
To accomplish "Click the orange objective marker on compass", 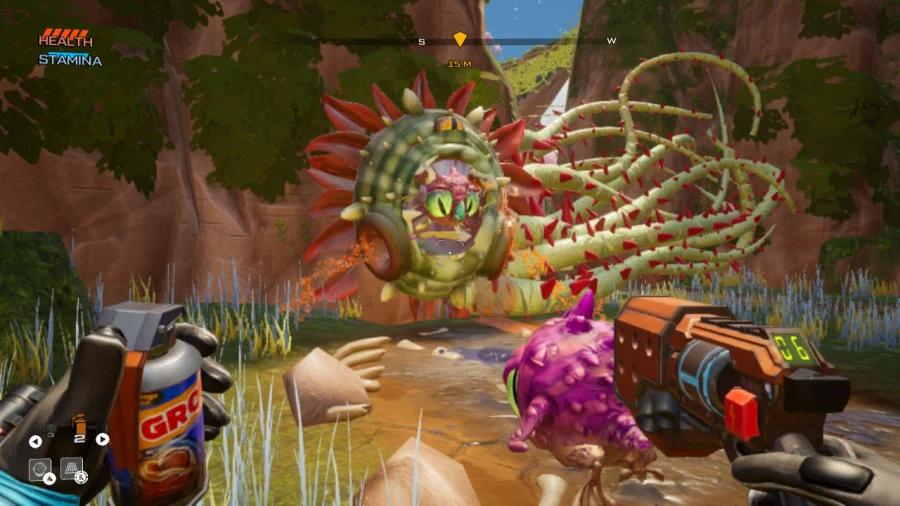I will pos(460,40).
